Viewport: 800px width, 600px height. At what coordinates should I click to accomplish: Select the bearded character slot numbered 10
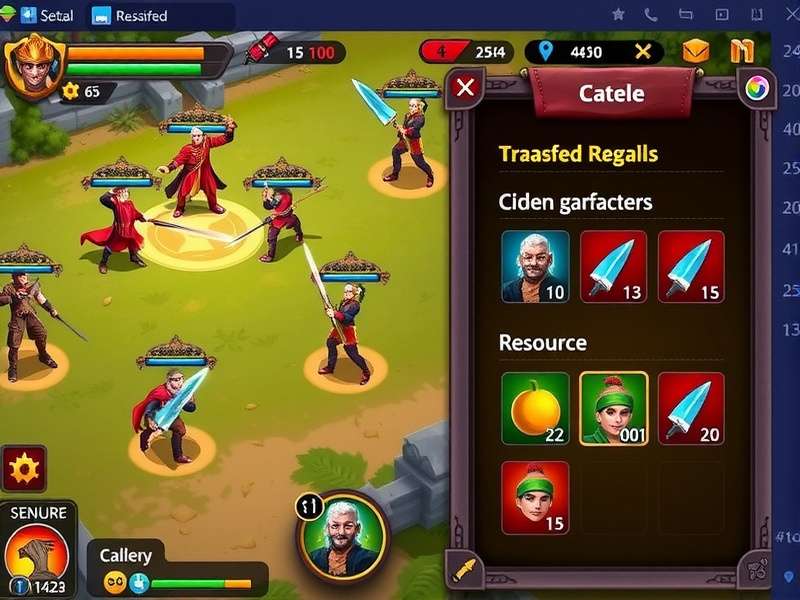[535, 266]
